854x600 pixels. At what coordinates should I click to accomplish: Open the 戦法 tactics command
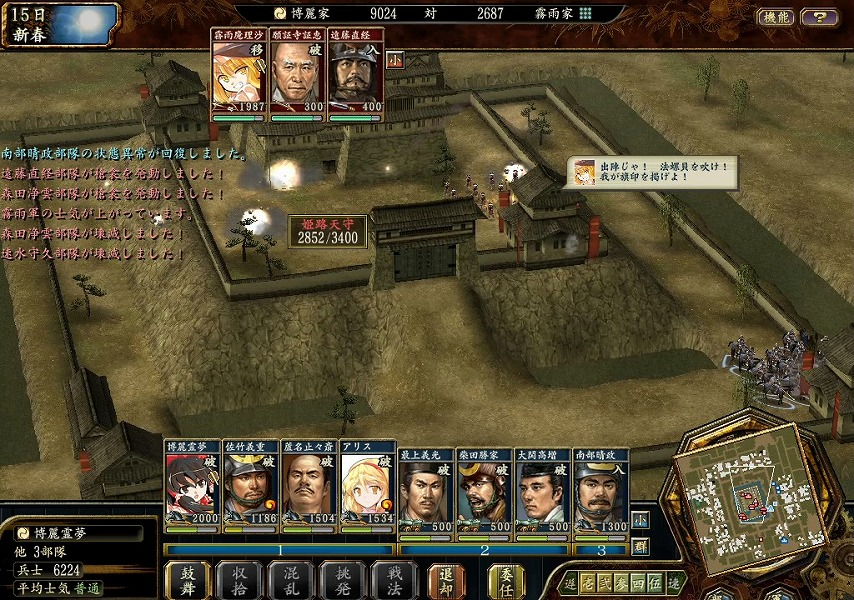[393, 580]
